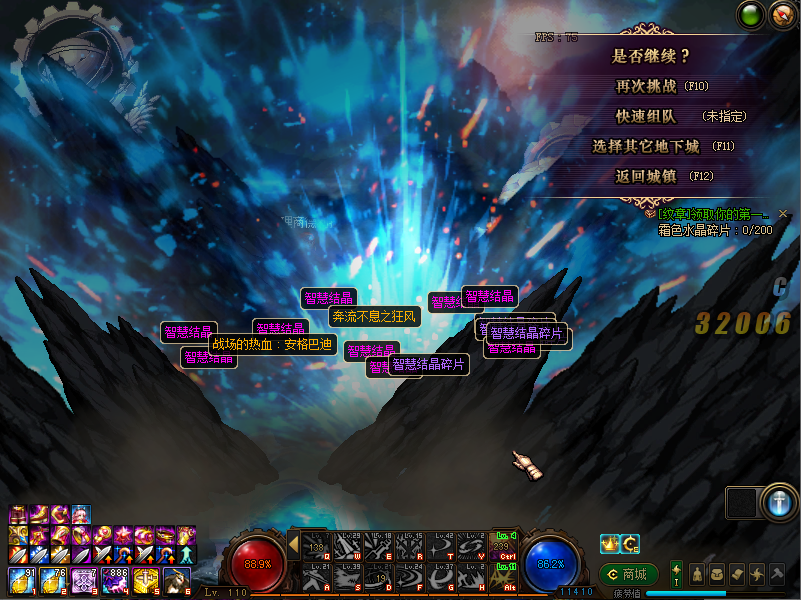Open the character silhouette menu button
This screenshot has width=801, height=600.
(x=697, y=573)
